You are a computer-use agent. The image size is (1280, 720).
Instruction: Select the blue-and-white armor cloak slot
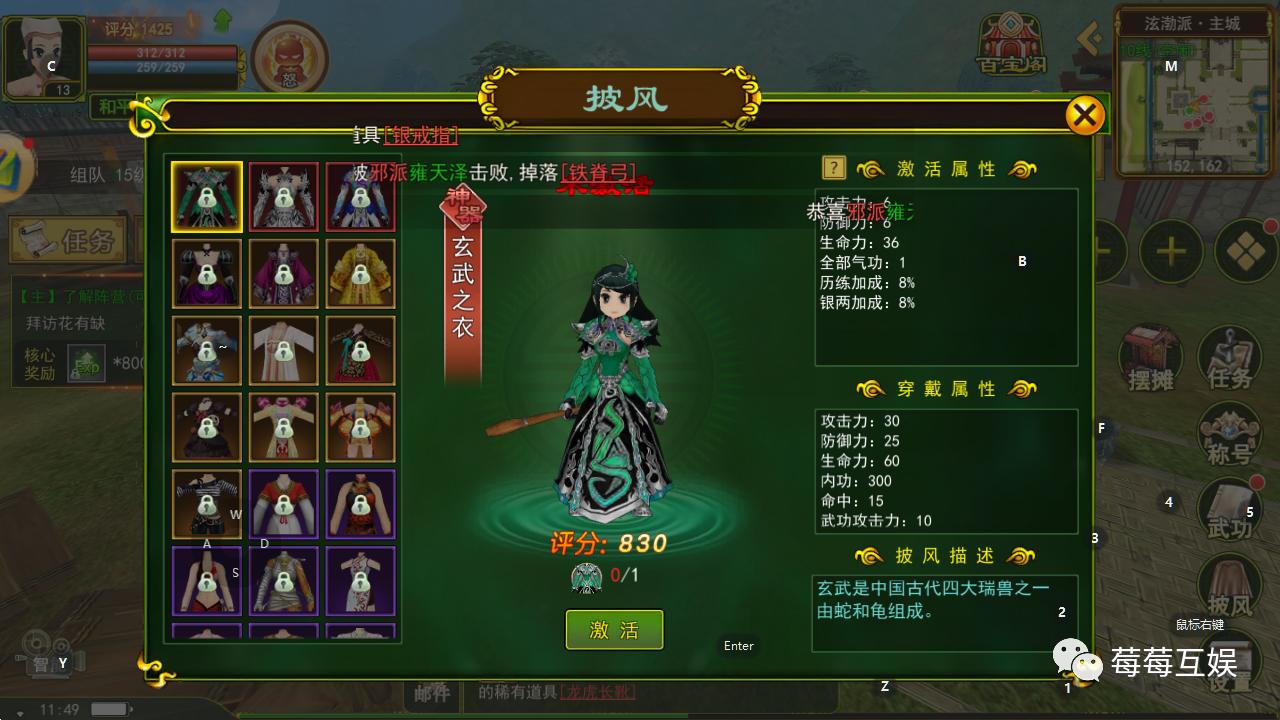coord(361,197)
